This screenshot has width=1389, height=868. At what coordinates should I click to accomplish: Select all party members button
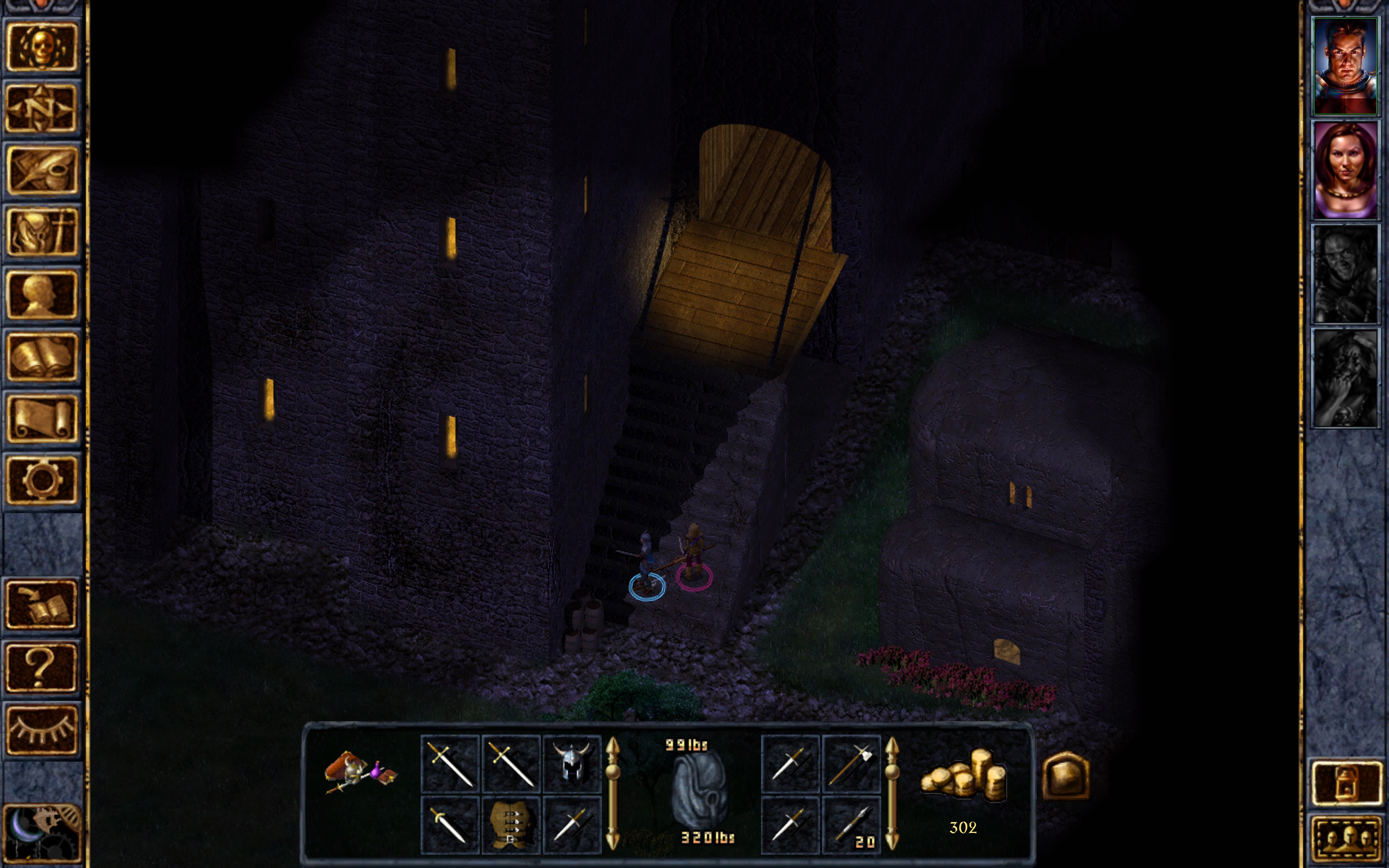(x=1346, y=839)
